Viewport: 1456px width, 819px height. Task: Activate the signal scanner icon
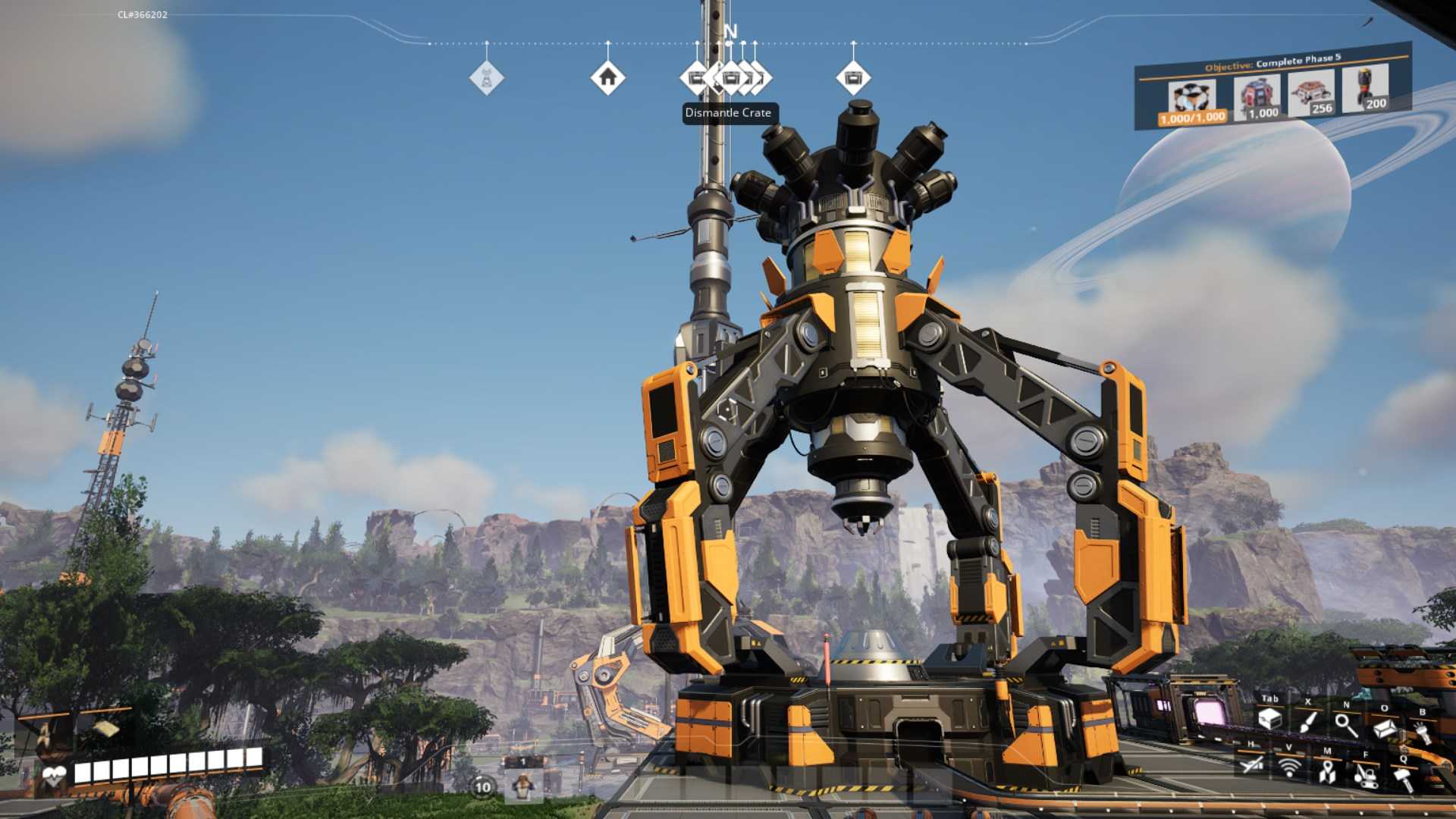1289,767
